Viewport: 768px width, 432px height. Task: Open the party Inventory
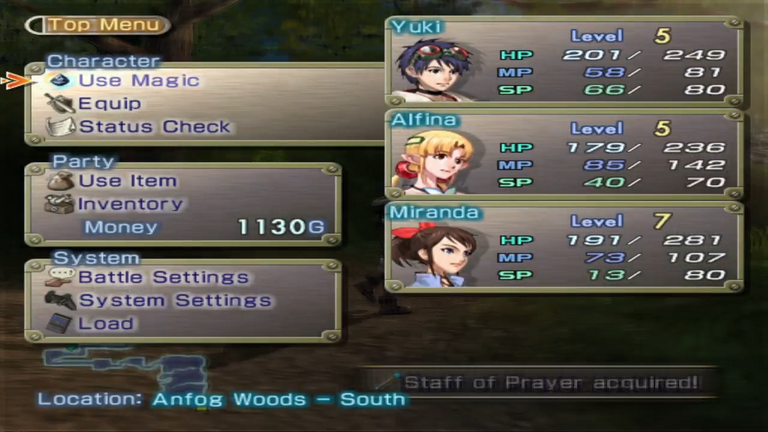coord(130,204)
